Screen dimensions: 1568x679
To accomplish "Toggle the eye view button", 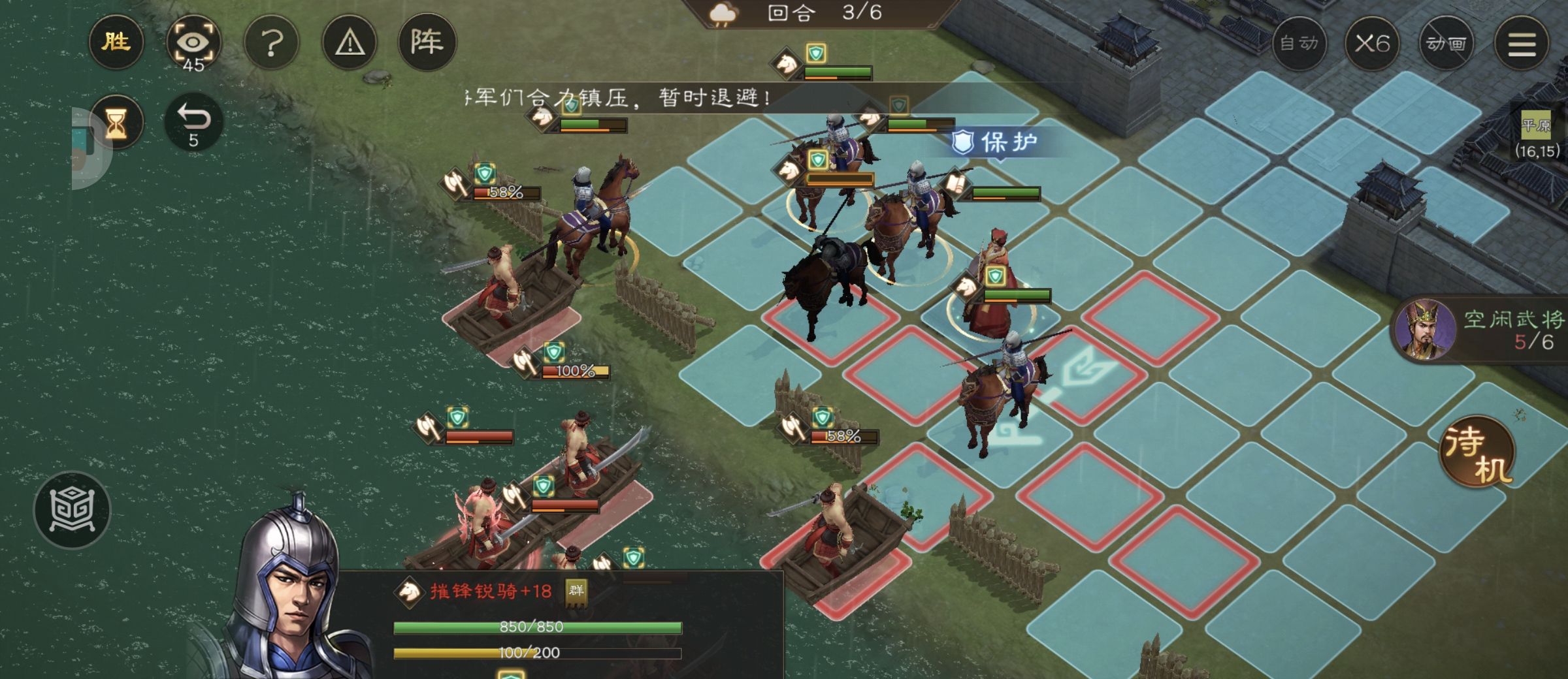I will pos(193,44).
